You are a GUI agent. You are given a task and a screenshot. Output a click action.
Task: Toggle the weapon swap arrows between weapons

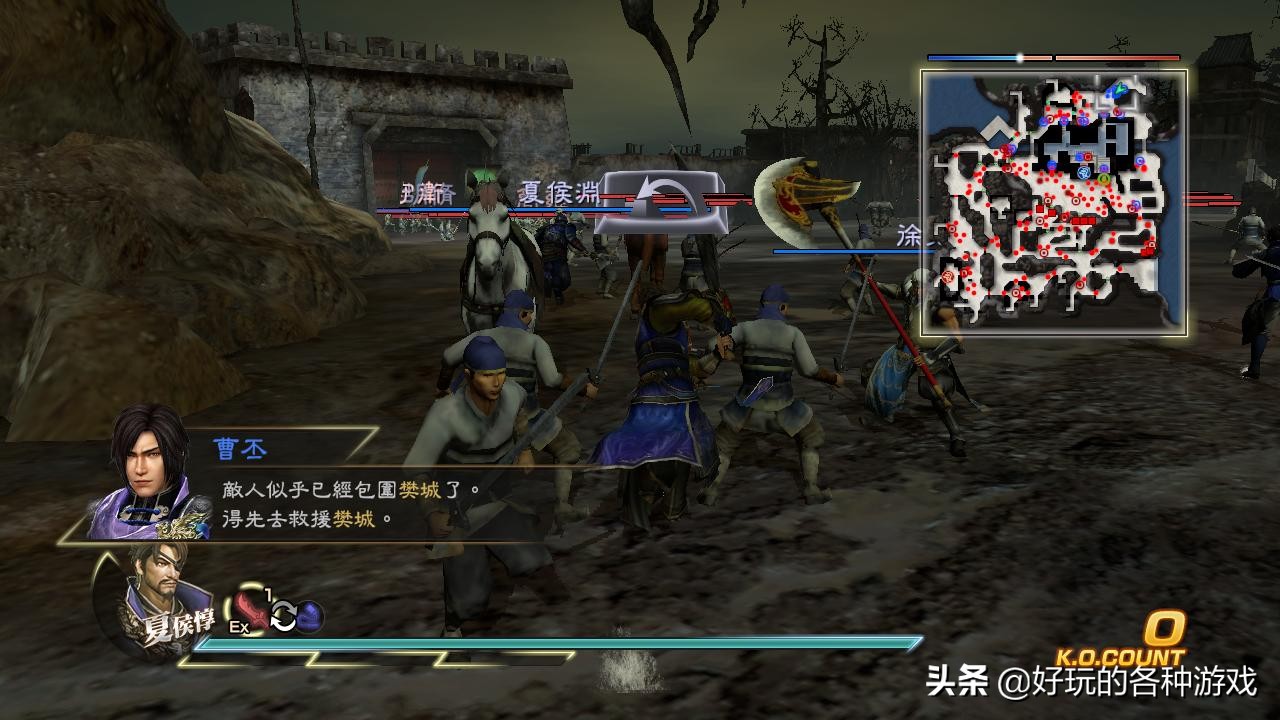(x=283, y=615)
